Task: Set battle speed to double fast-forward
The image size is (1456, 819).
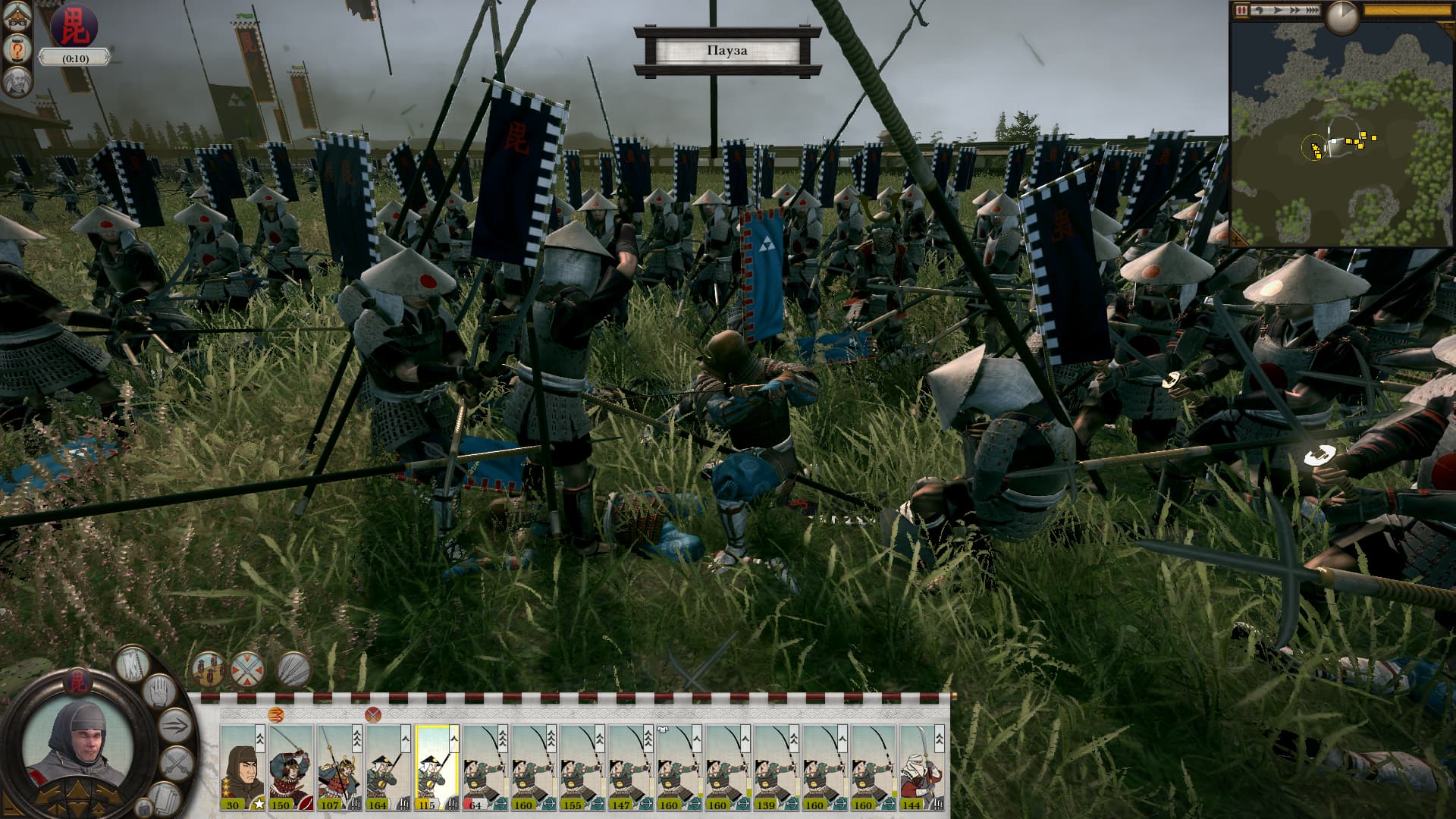Action: (1296, 11)
